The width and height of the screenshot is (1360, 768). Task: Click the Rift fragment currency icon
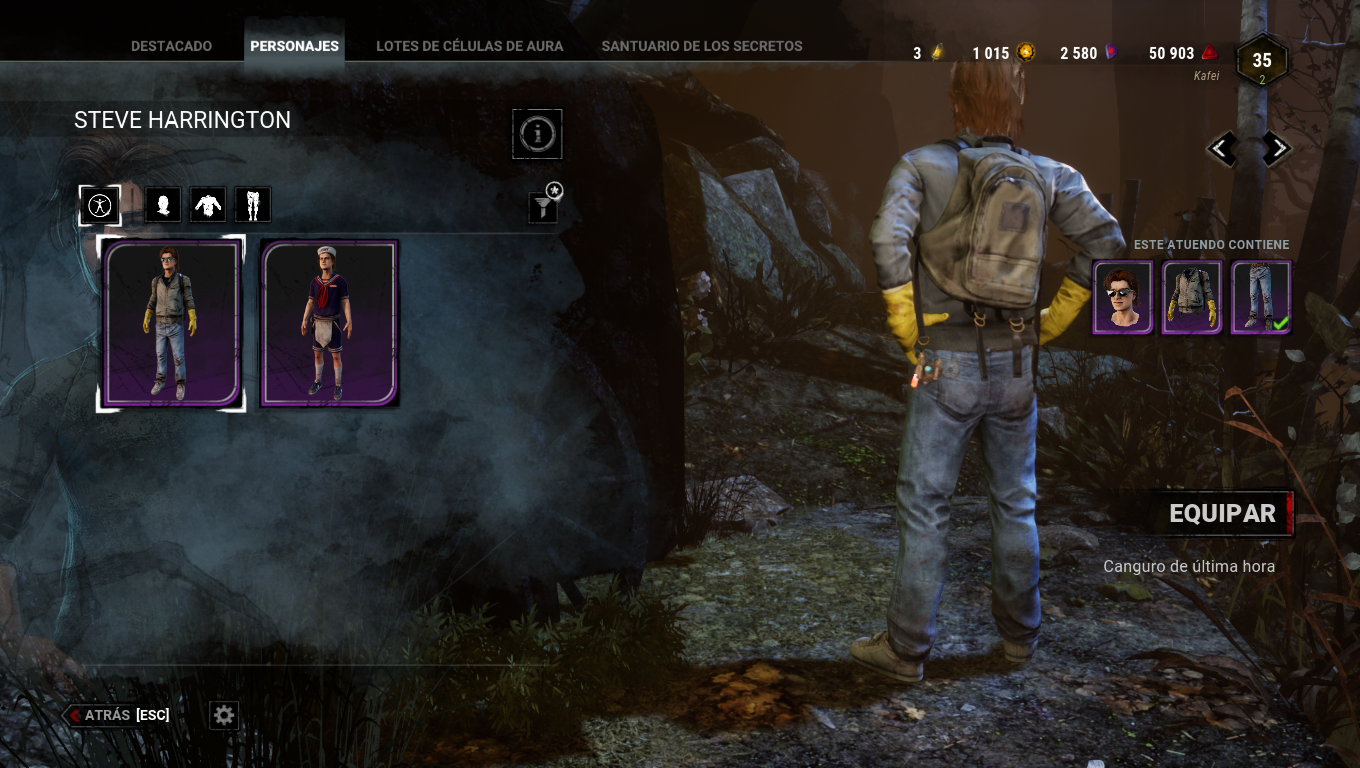(938, 52)
